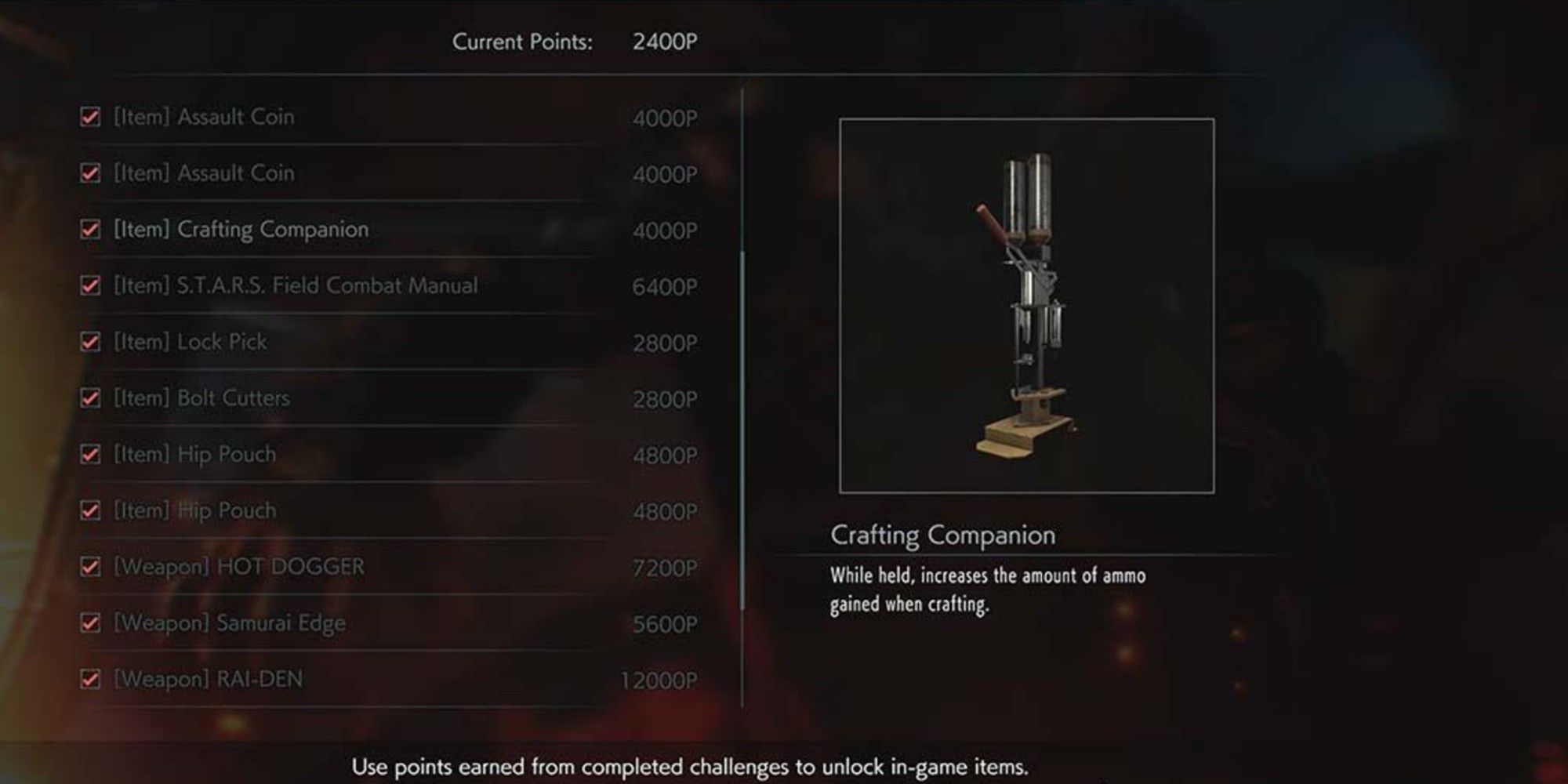This screenshot has width=1568, height=784.
Task: Toggle the Samurai Edge checkbox
Action: [92, 623]
